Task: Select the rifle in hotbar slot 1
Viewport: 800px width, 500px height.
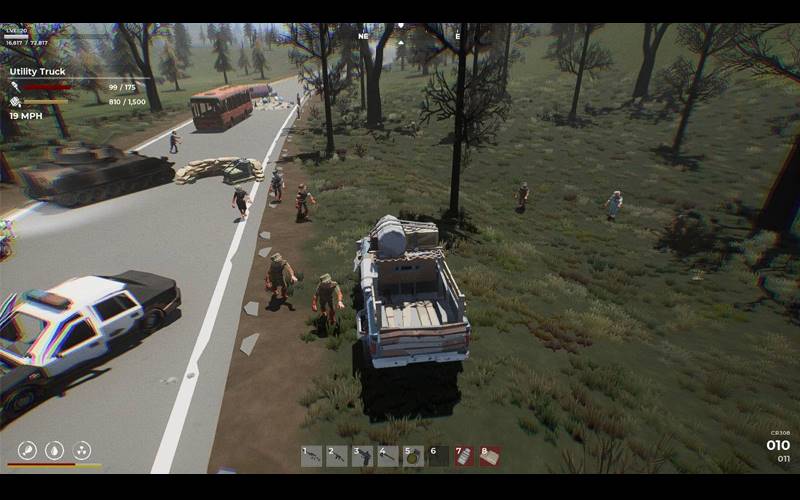Action: [x=312, y=456]
